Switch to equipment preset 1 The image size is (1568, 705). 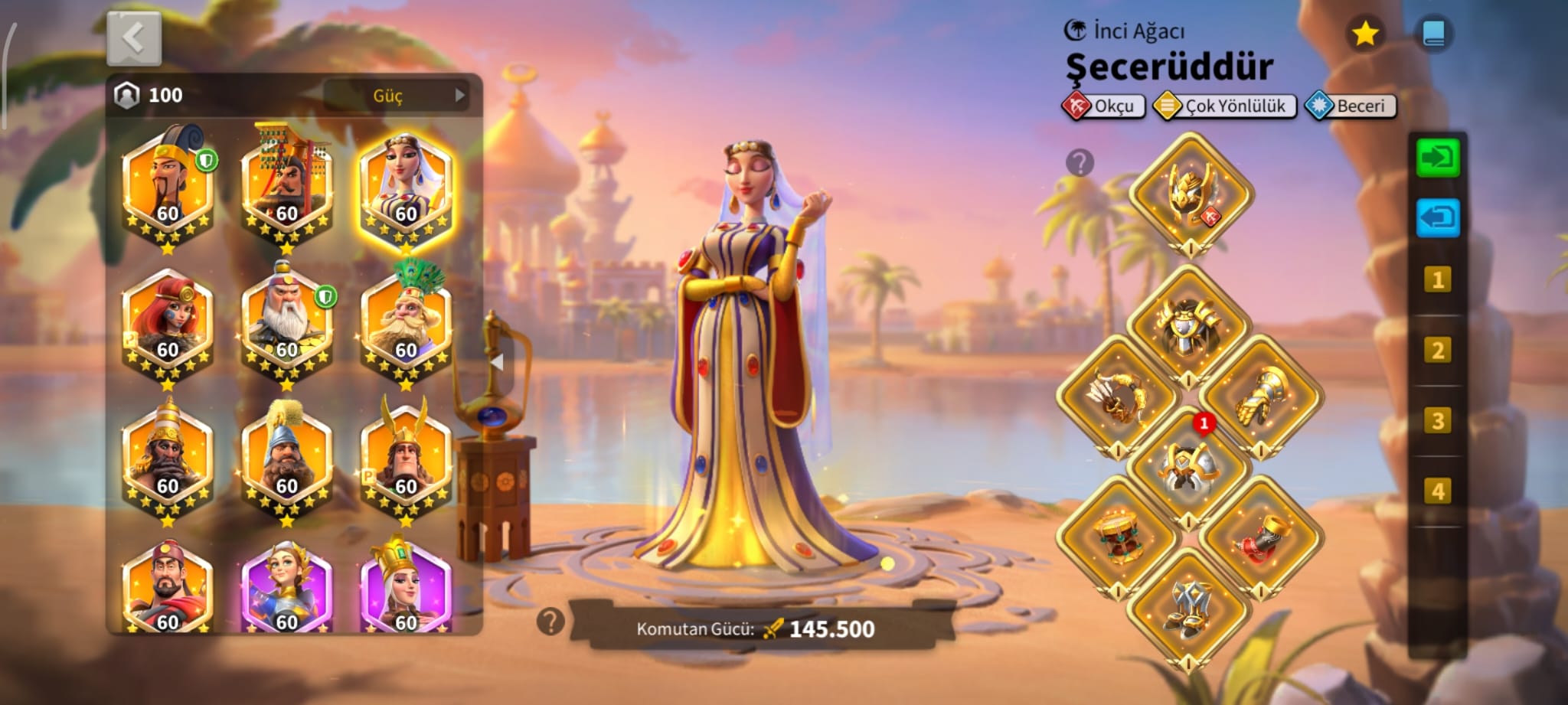(x=1437, y=280)
